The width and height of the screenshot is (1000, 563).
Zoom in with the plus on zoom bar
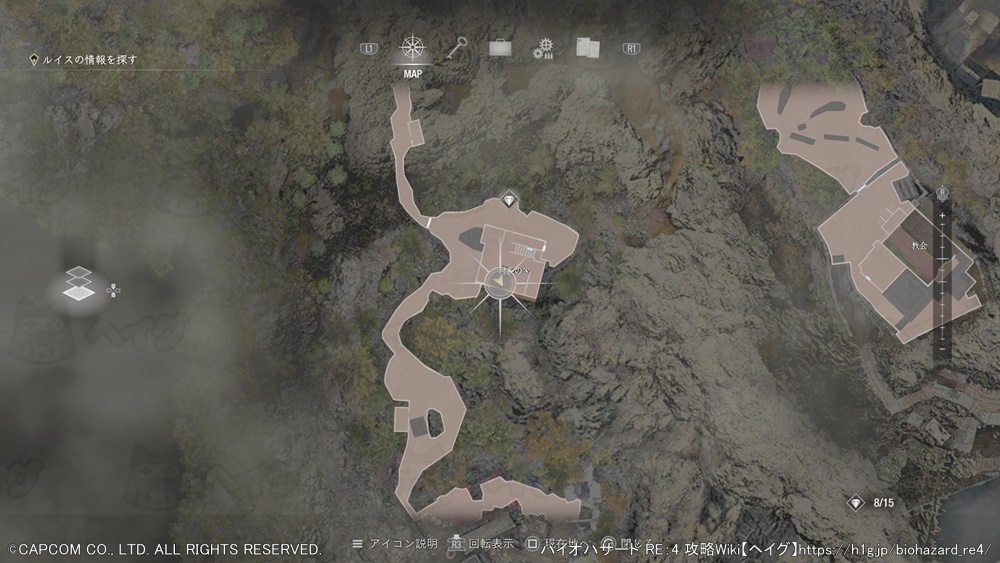pyautogui.click(x=942, y=214)
